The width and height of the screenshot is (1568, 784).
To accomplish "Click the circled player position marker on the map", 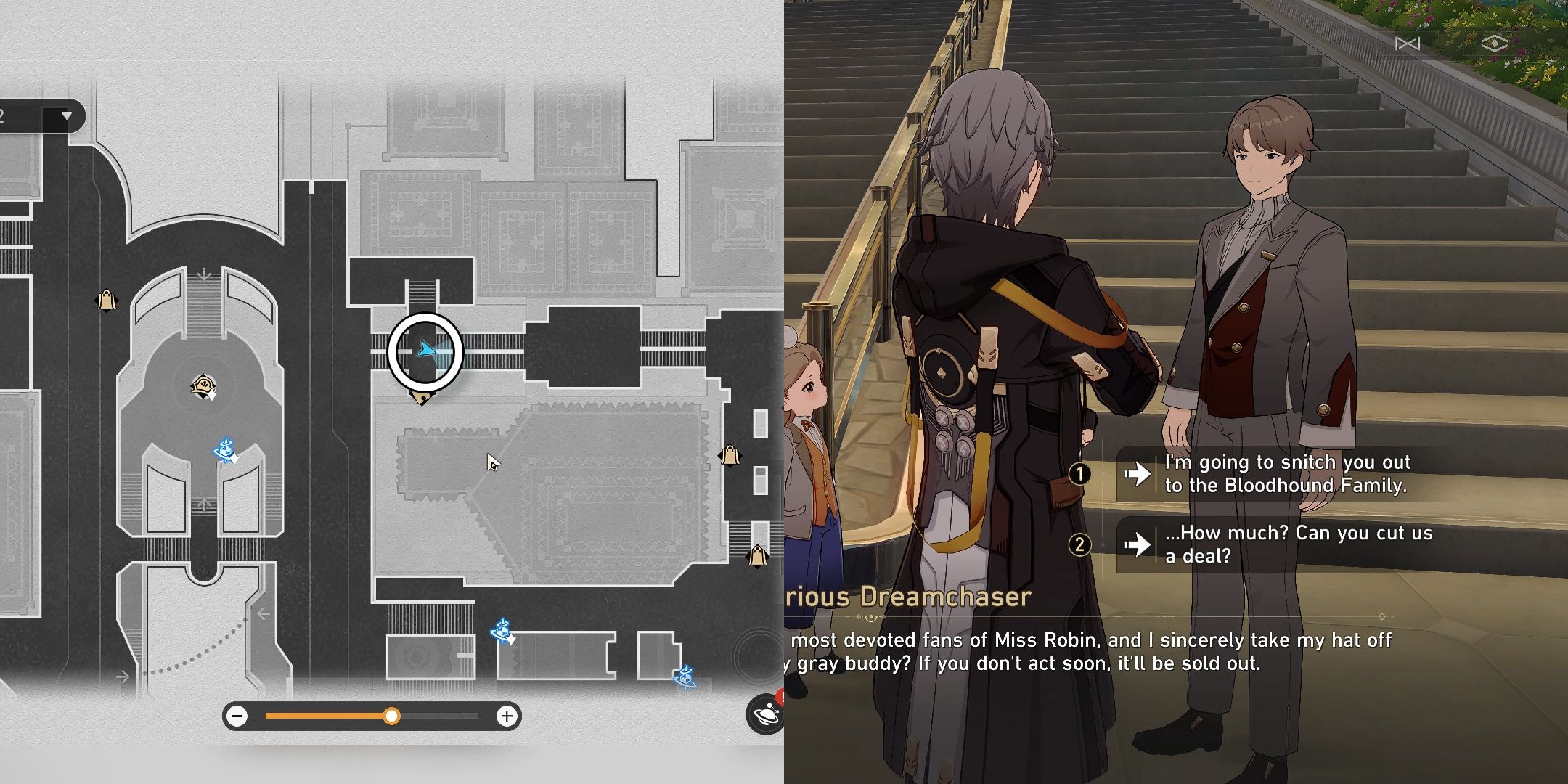I will (x=425, y=351).
